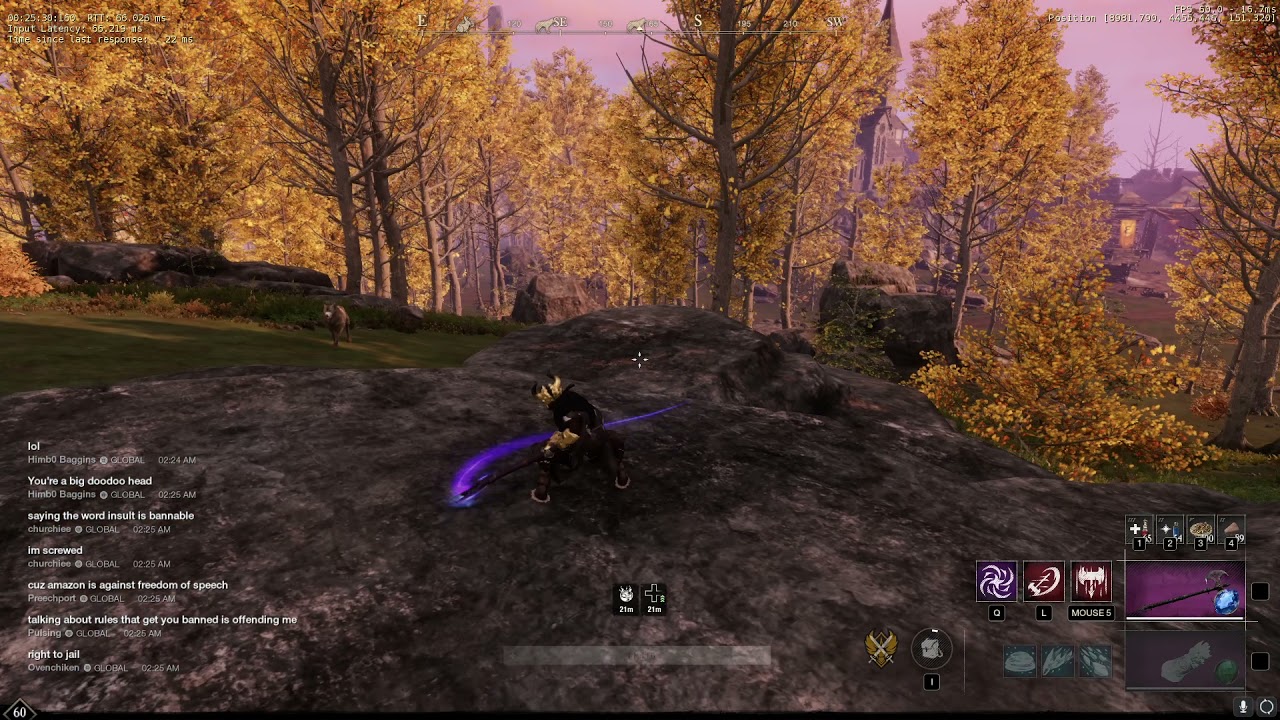Select the consumable in quick slot 4
Image resolution: width=1280 pixels, height=720 pixels.
tap(1231, 530)
